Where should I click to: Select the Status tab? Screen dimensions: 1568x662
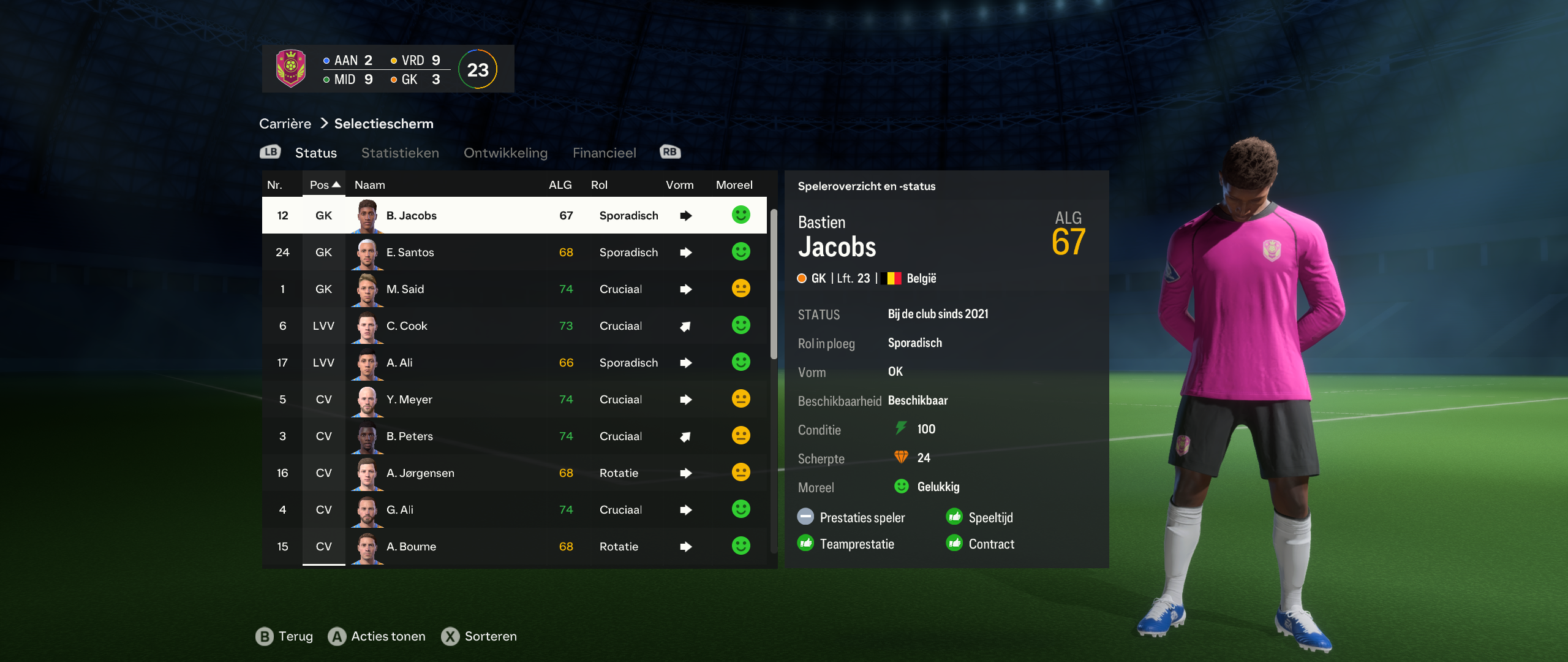pos(315,153)
